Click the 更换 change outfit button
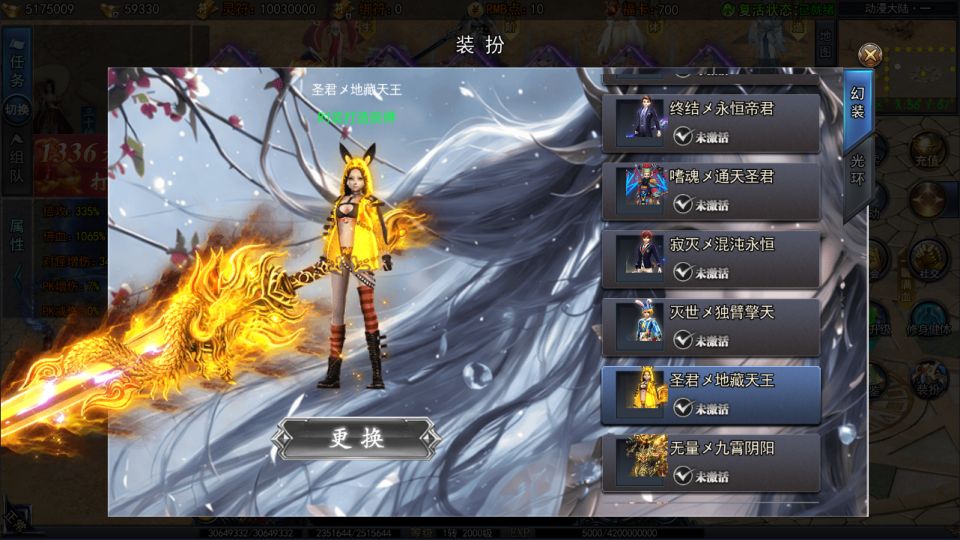This screenshot has width=960, height=540. coord(357,438)
